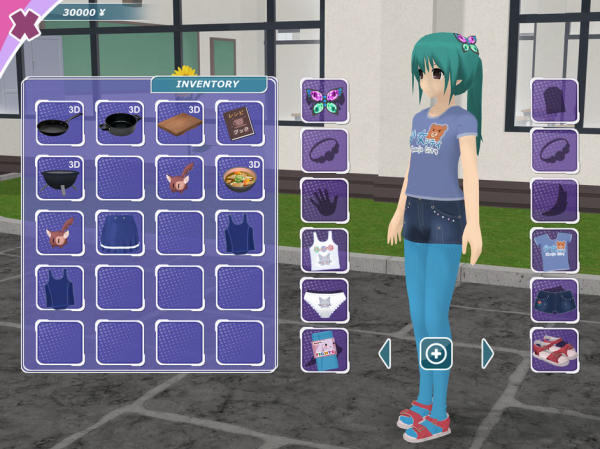This screenshot has width=600, height=449.
Task: Select the blue pleated skirt item
Action: coord(119,233)
